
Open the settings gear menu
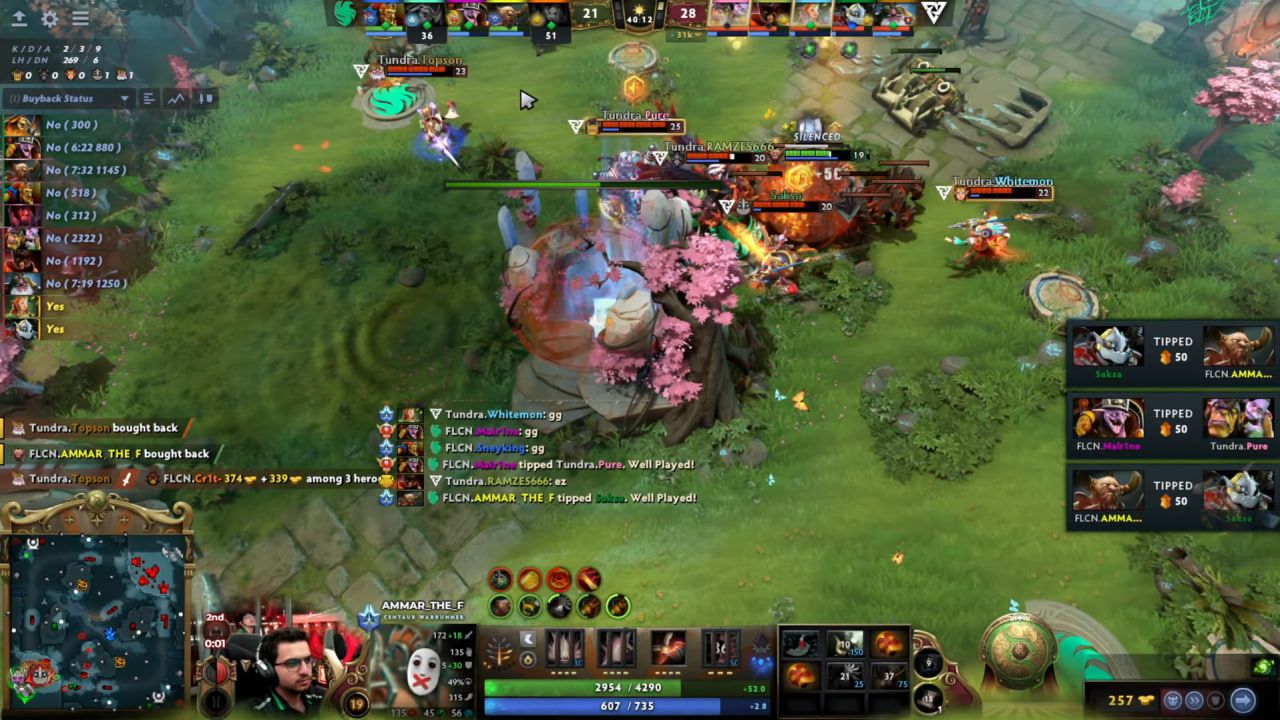(50, 18)
